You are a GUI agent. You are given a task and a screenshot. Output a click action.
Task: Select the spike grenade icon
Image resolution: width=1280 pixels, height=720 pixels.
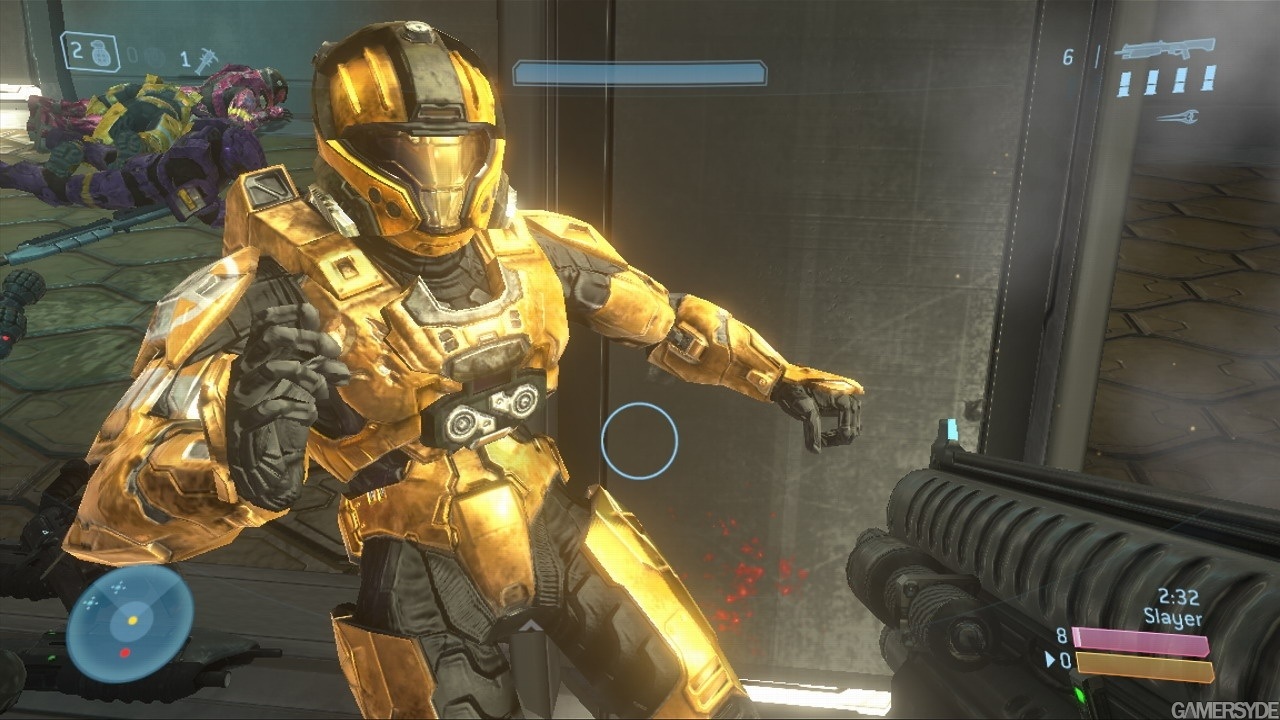click(x=207, y=60)
